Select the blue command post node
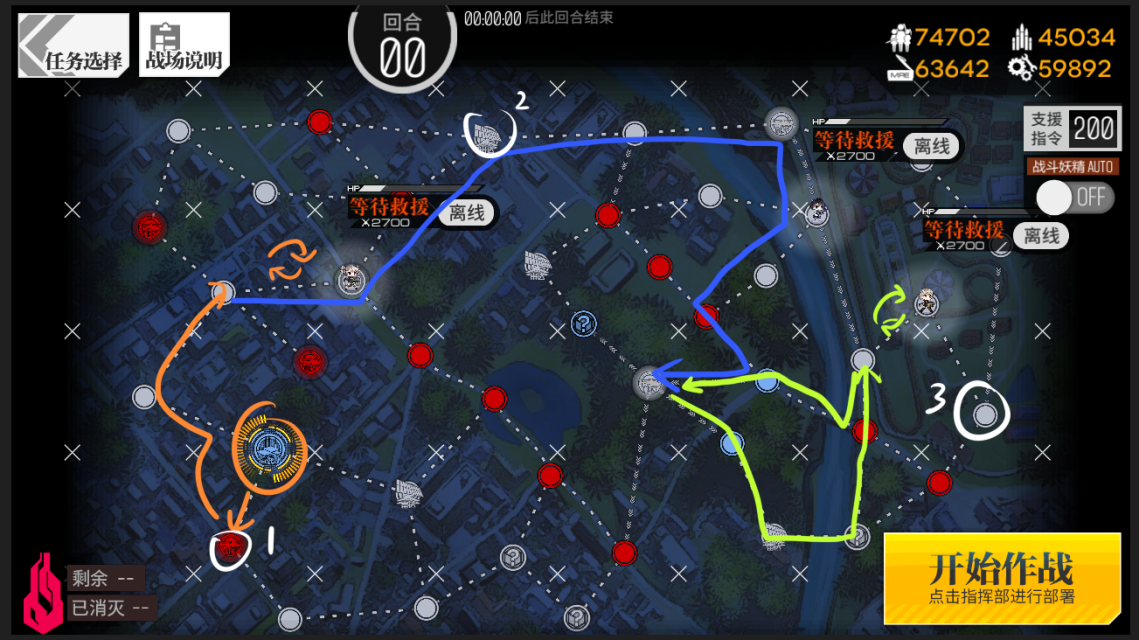 (x=267, y=447)
